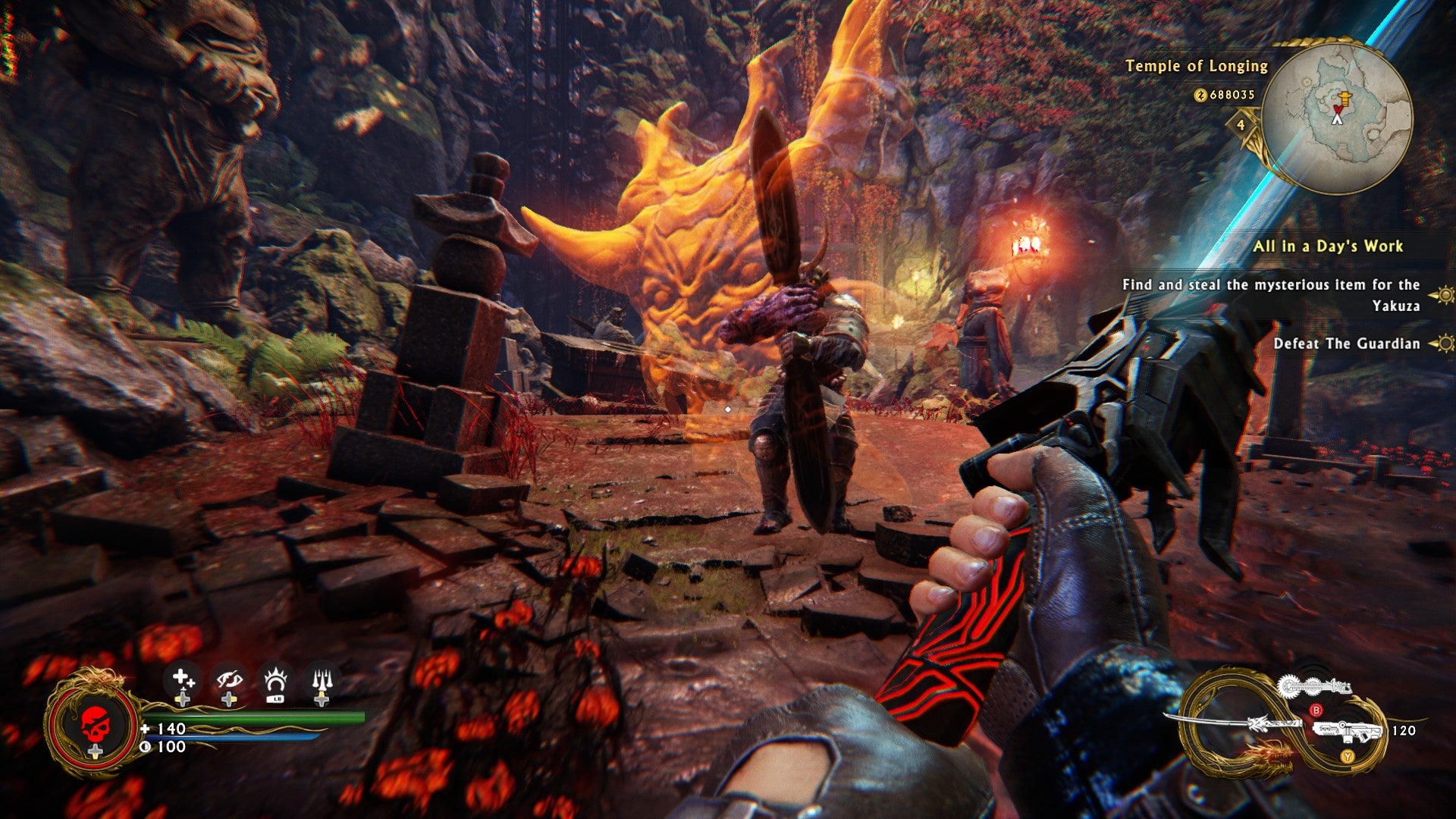Open the circular minimap
Viewport: 1456px width, 819px height.
(x=1338, y=118)
